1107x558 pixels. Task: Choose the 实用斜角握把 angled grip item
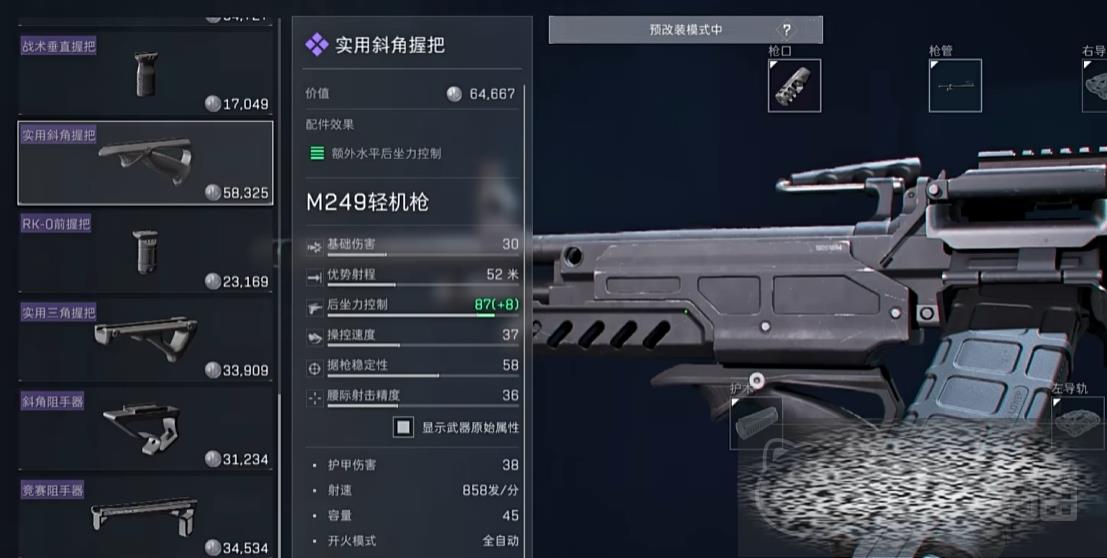145,163
